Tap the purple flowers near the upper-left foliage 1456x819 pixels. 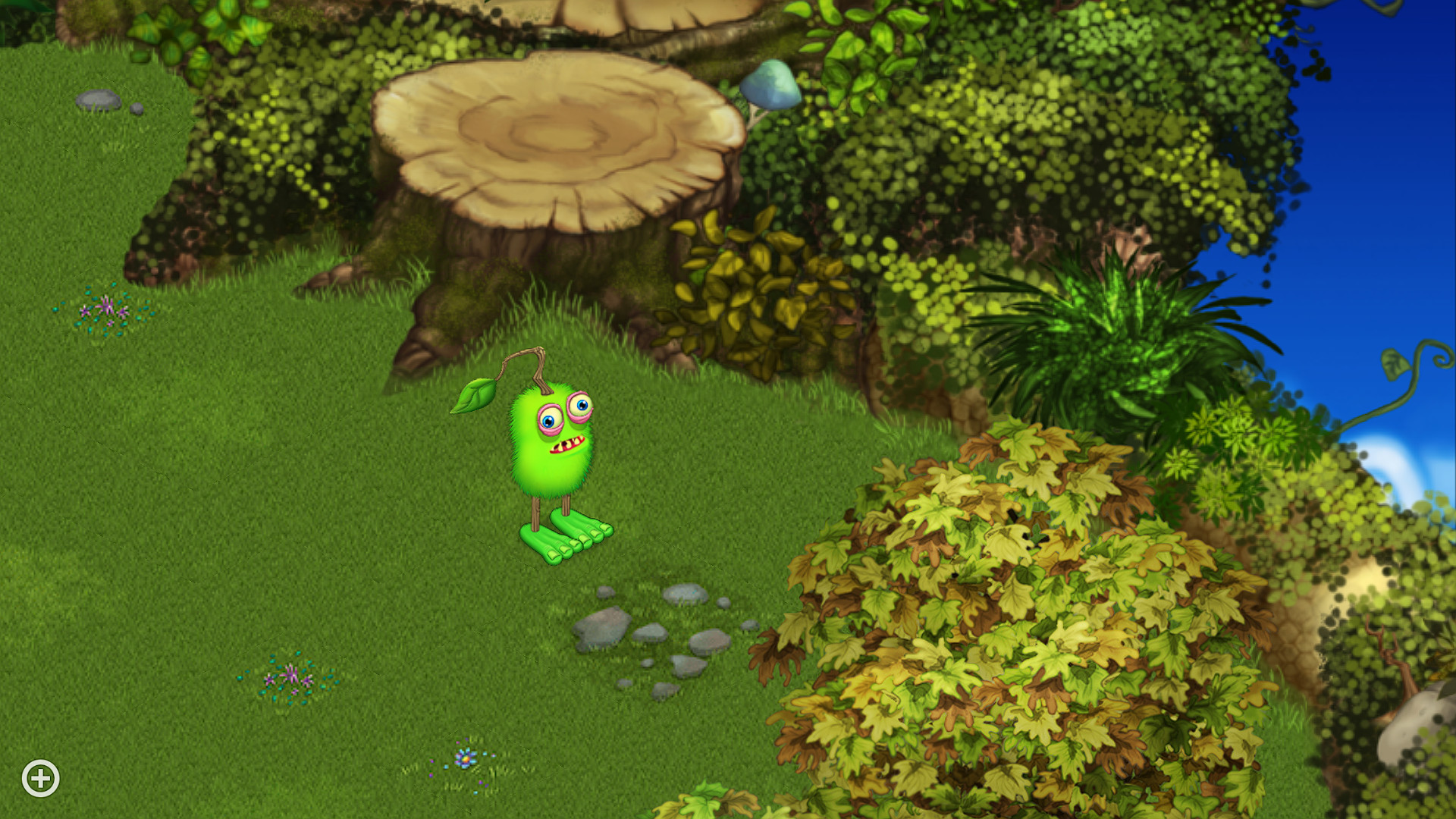(106, 309)
